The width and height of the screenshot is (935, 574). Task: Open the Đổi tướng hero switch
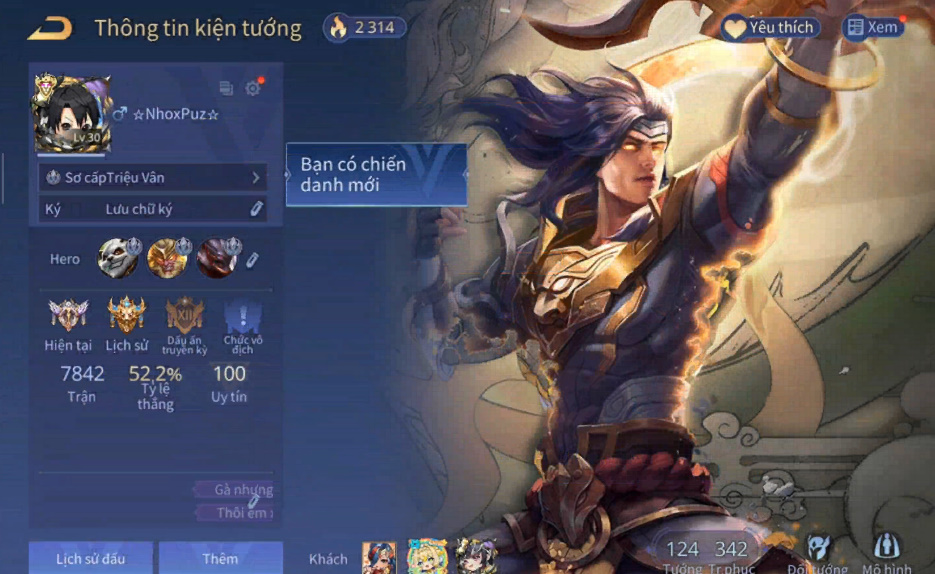click(819, 550)
